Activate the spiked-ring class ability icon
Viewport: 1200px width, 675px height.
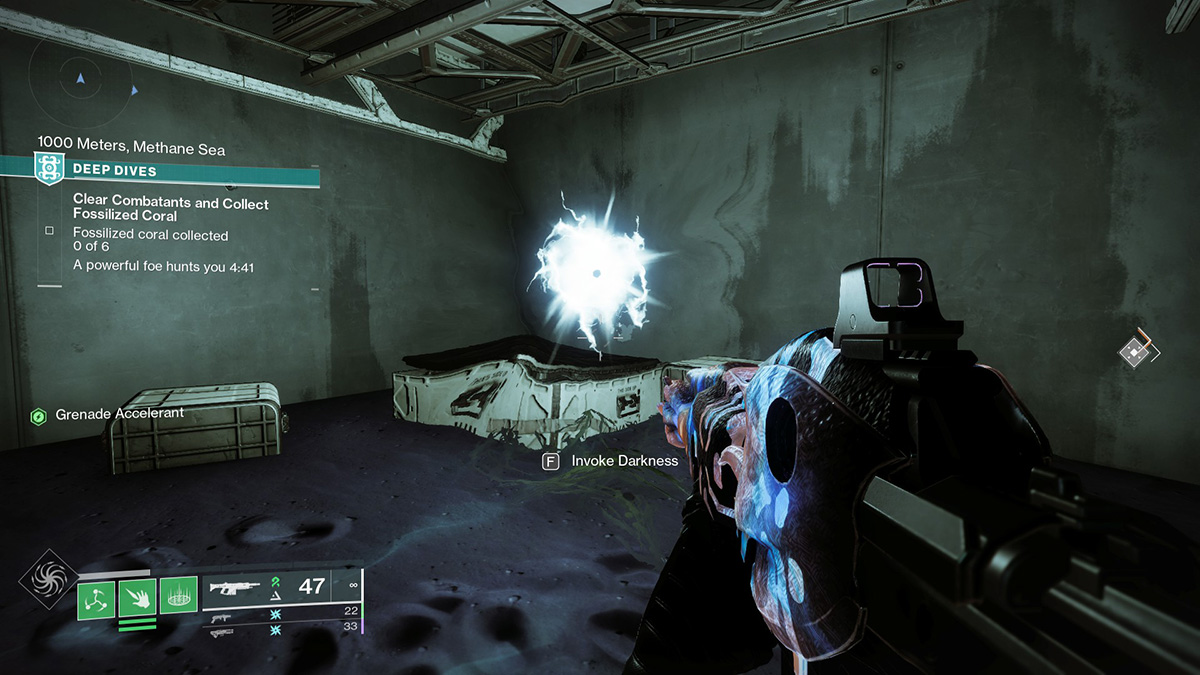point(176,598)
